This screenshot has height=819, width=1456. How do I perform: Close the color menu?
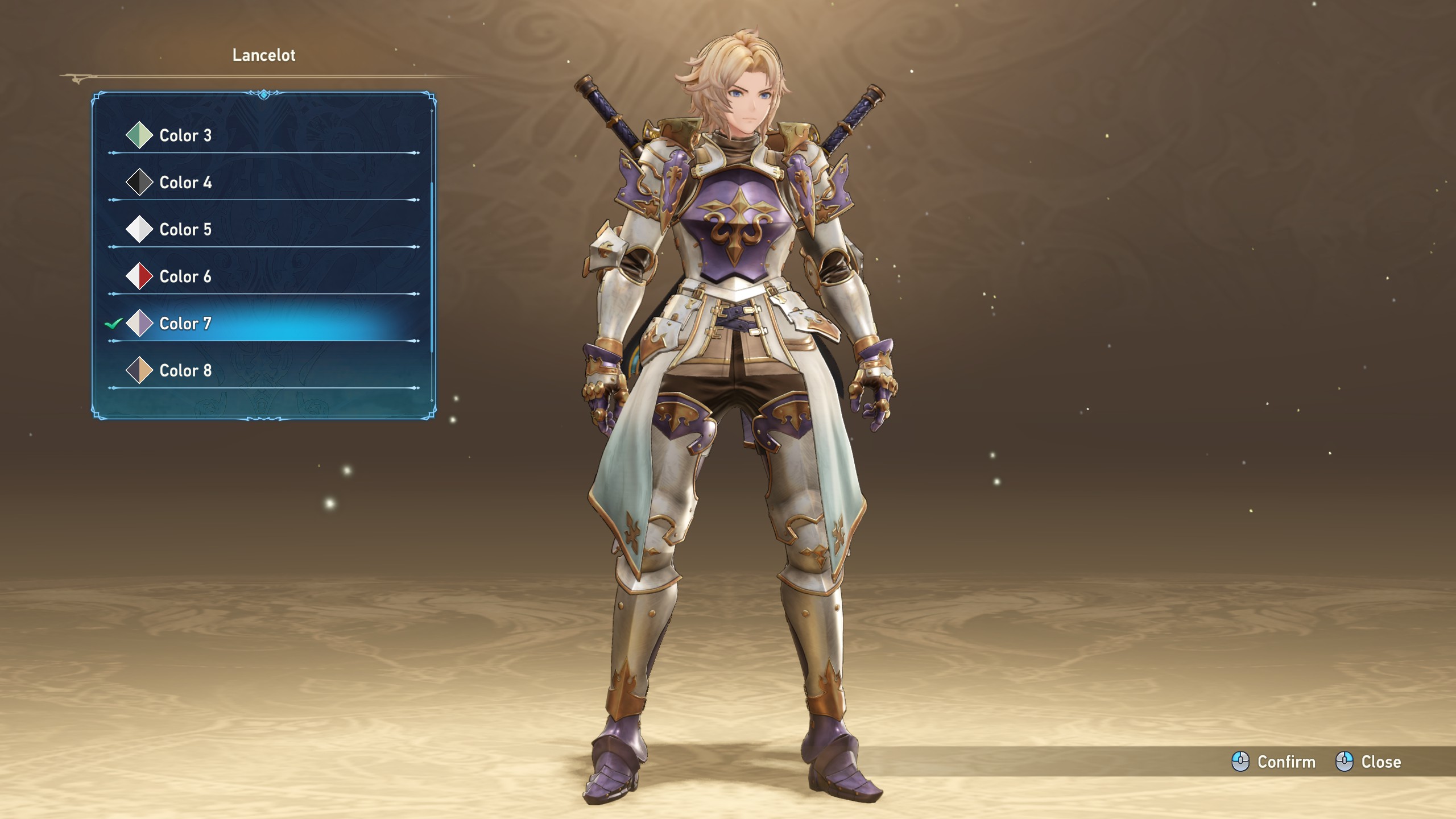(x=1368, y=762)
